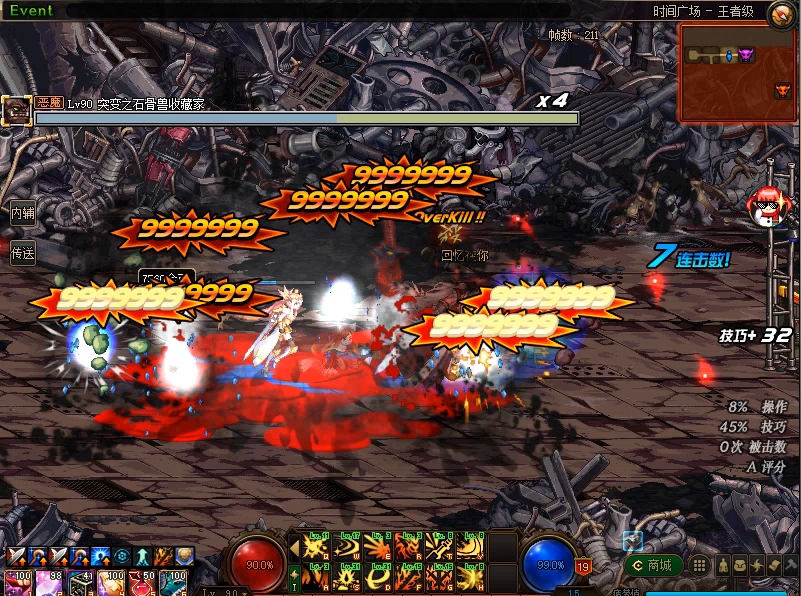
Task: Use the cube item with count 41
Action: pyautogui.click(x=81, y=583)
